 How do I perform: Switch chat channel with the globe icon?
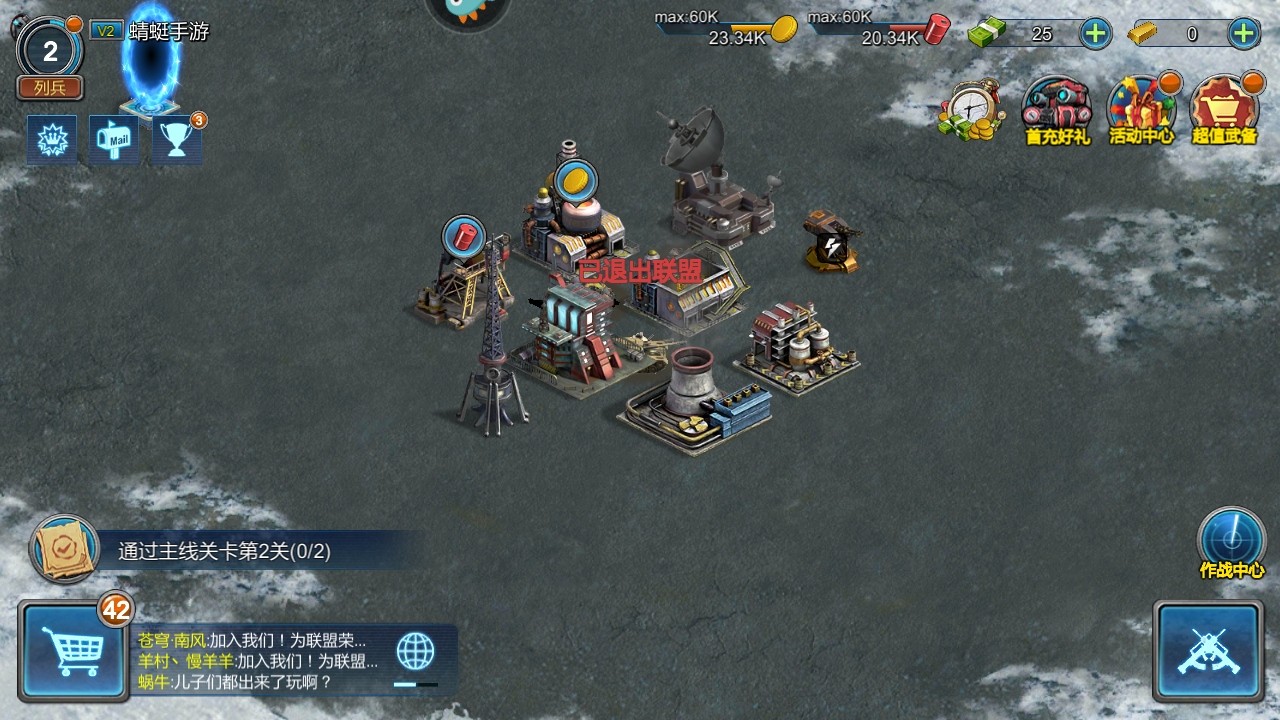tap(416, 651)
